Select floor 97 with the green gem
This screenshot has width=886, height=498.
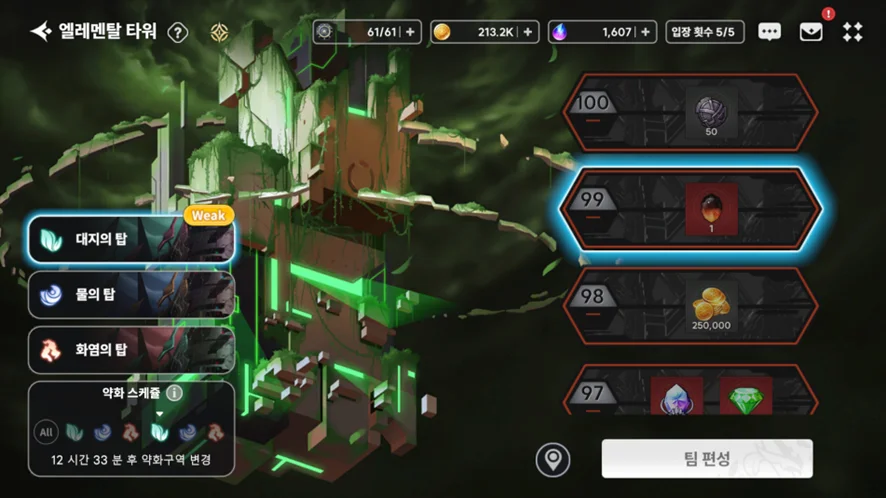691,392
